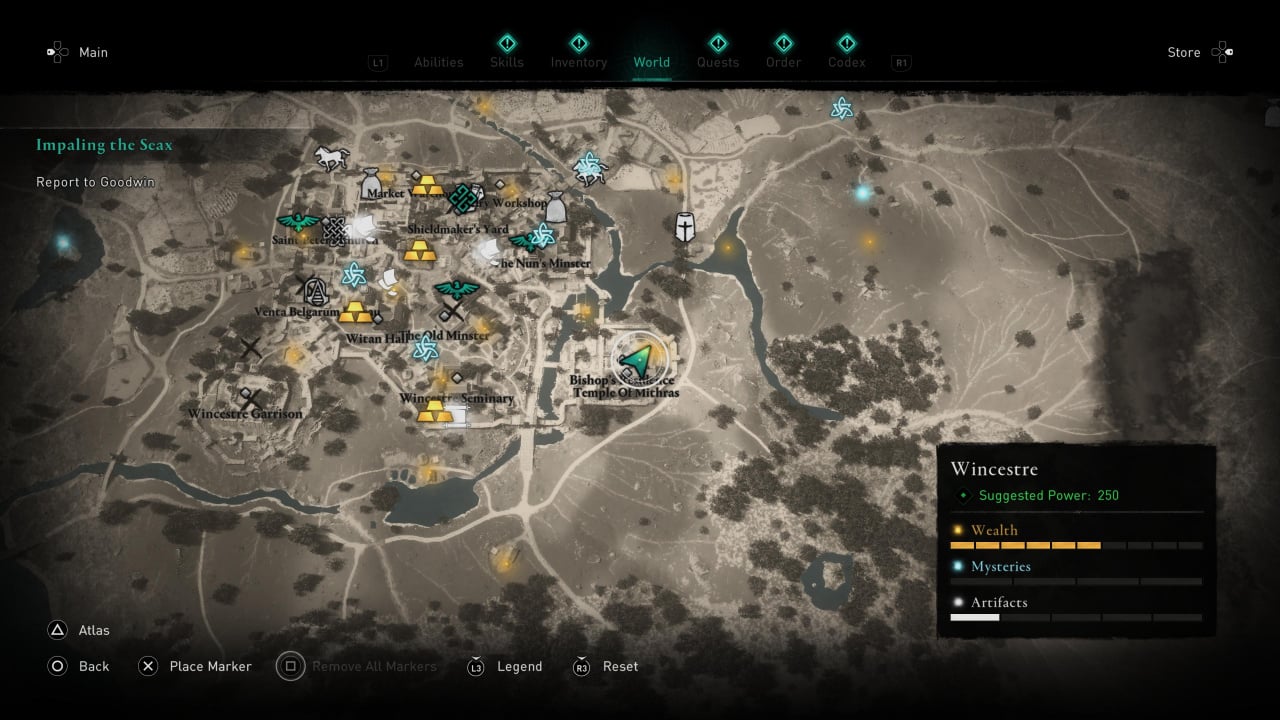
Task: Open the Order tab
Action: 784,62
